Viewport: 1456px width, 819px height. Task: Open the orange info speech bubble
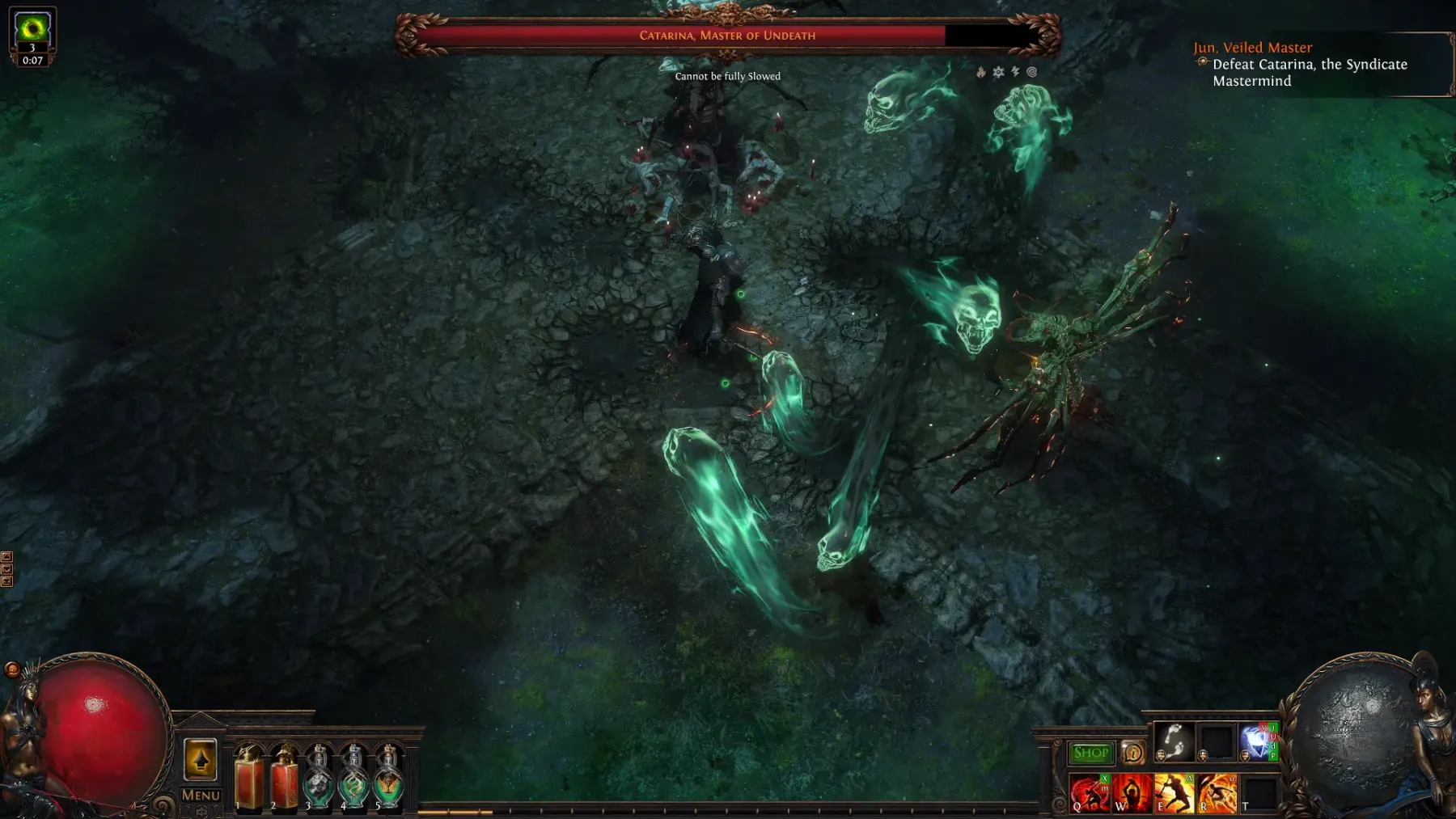coord(1132,753)
